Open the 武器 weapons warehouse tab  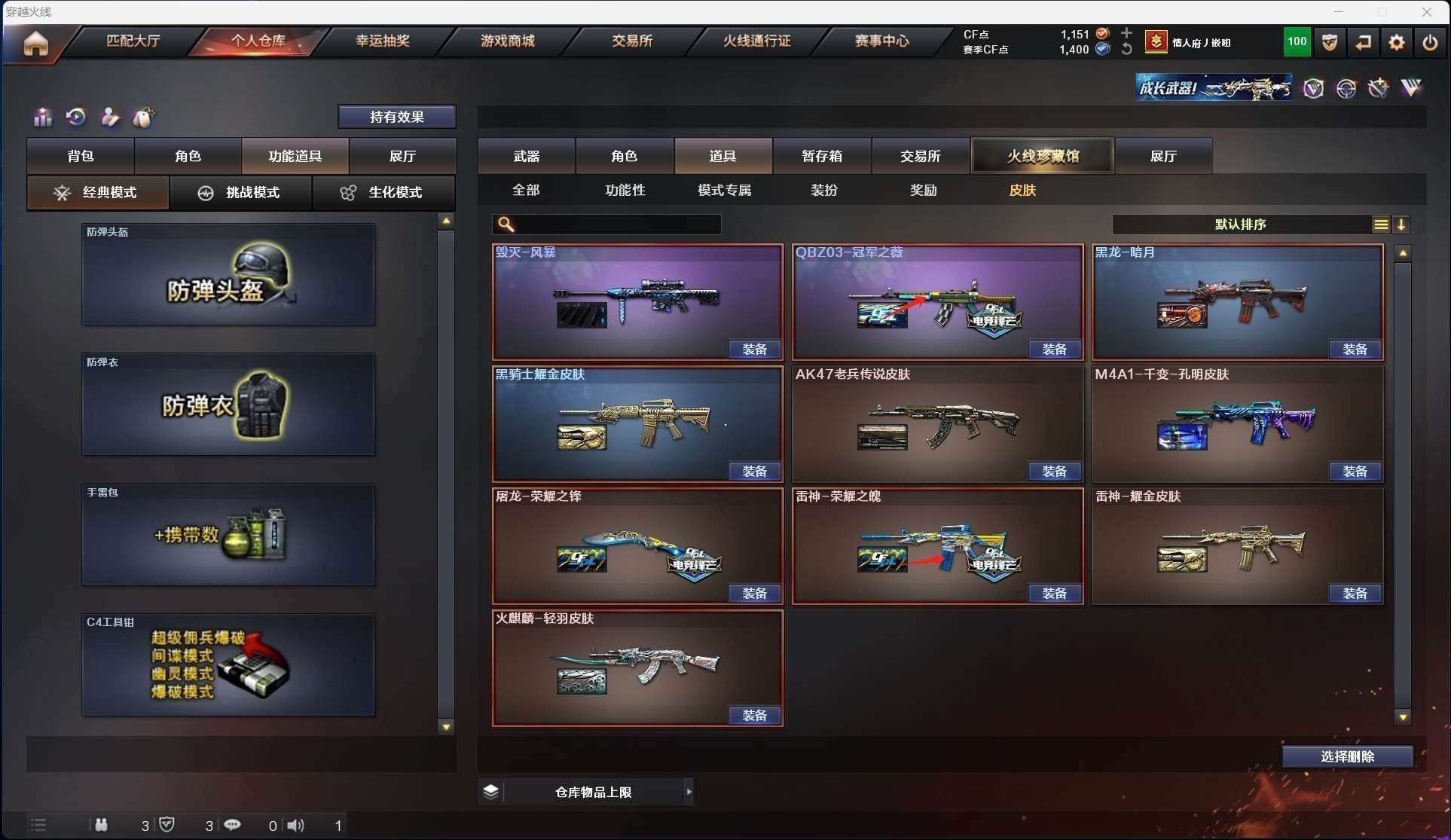[x=527, y=156]
